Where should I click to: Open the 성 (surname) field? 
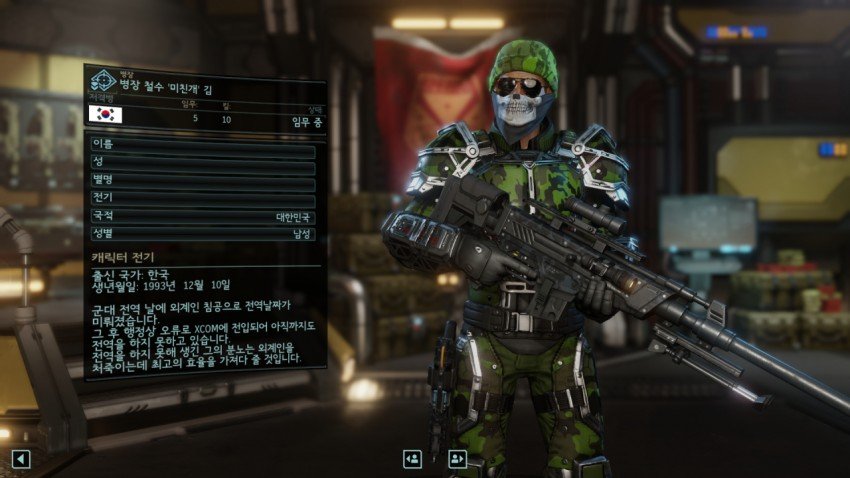click(x=202, y=162)
